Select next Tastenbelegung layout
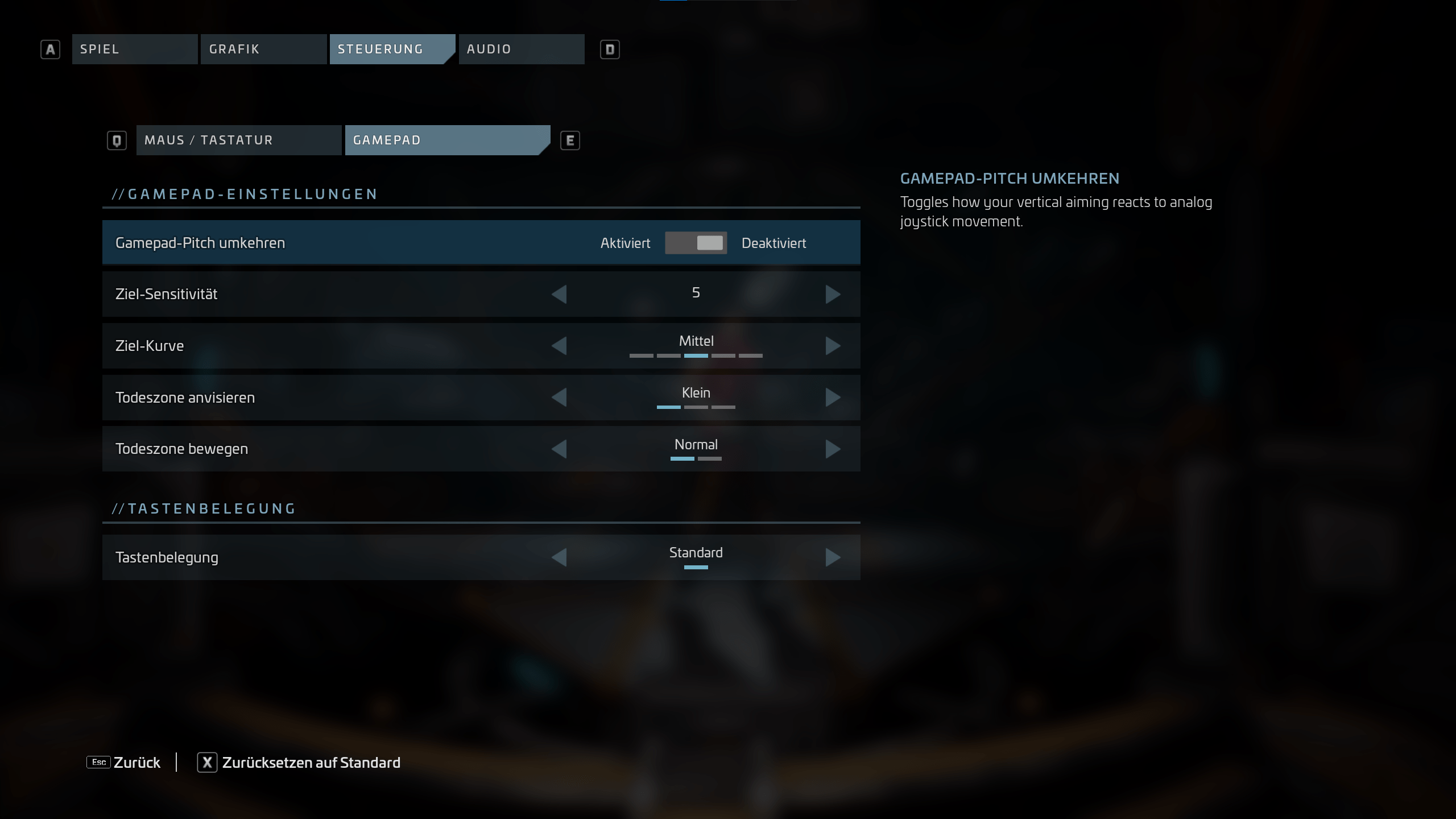The width and height of the screenshot is (1456, 819). [x=833, y=557]
